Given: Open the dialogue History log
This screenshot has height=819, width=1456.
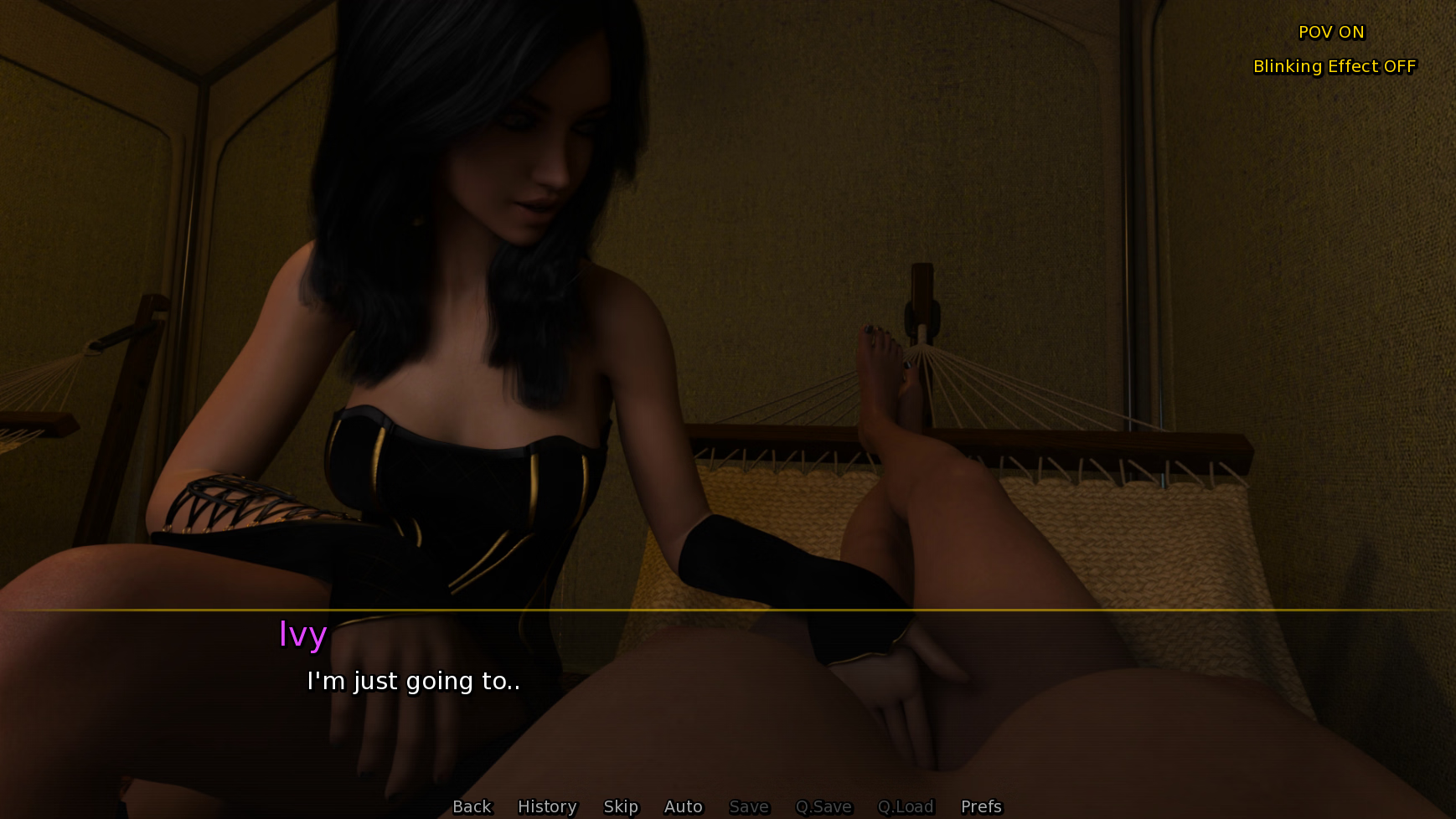Looking at the screenshot, I should pyautogui.click(x=547, y=806).
